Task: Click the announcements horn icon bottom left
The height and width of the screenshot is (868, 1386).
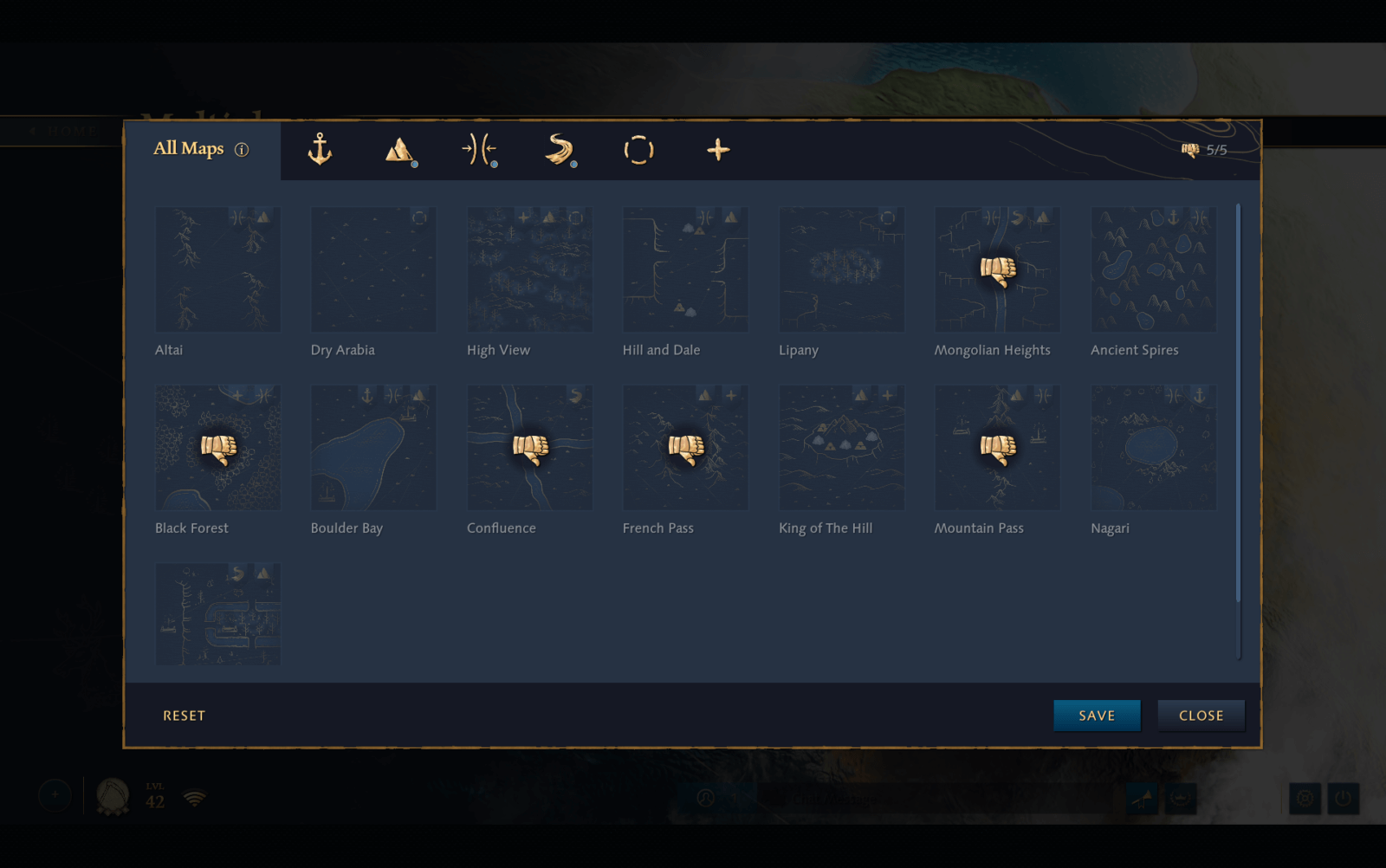Action: pos(1143,798)
